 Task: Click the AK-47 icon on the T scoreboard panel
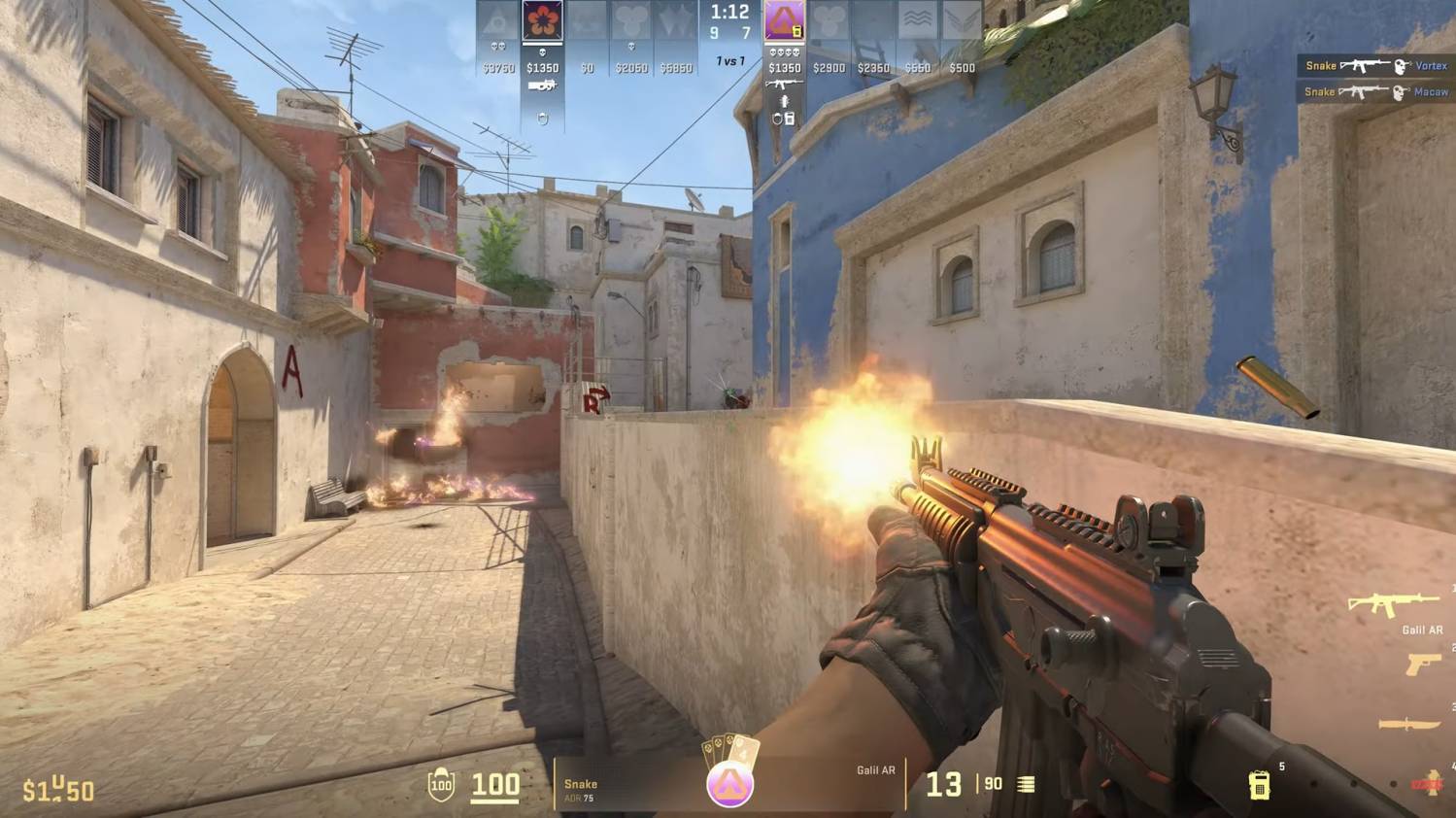click(x=785, y=84)
